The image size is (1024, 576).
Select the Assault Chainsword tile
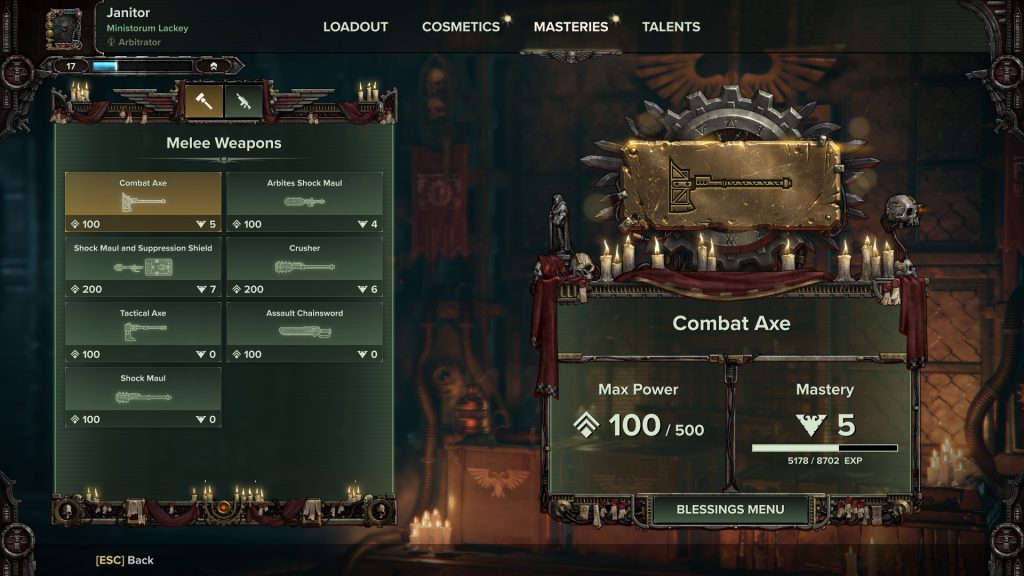point(304,332)
